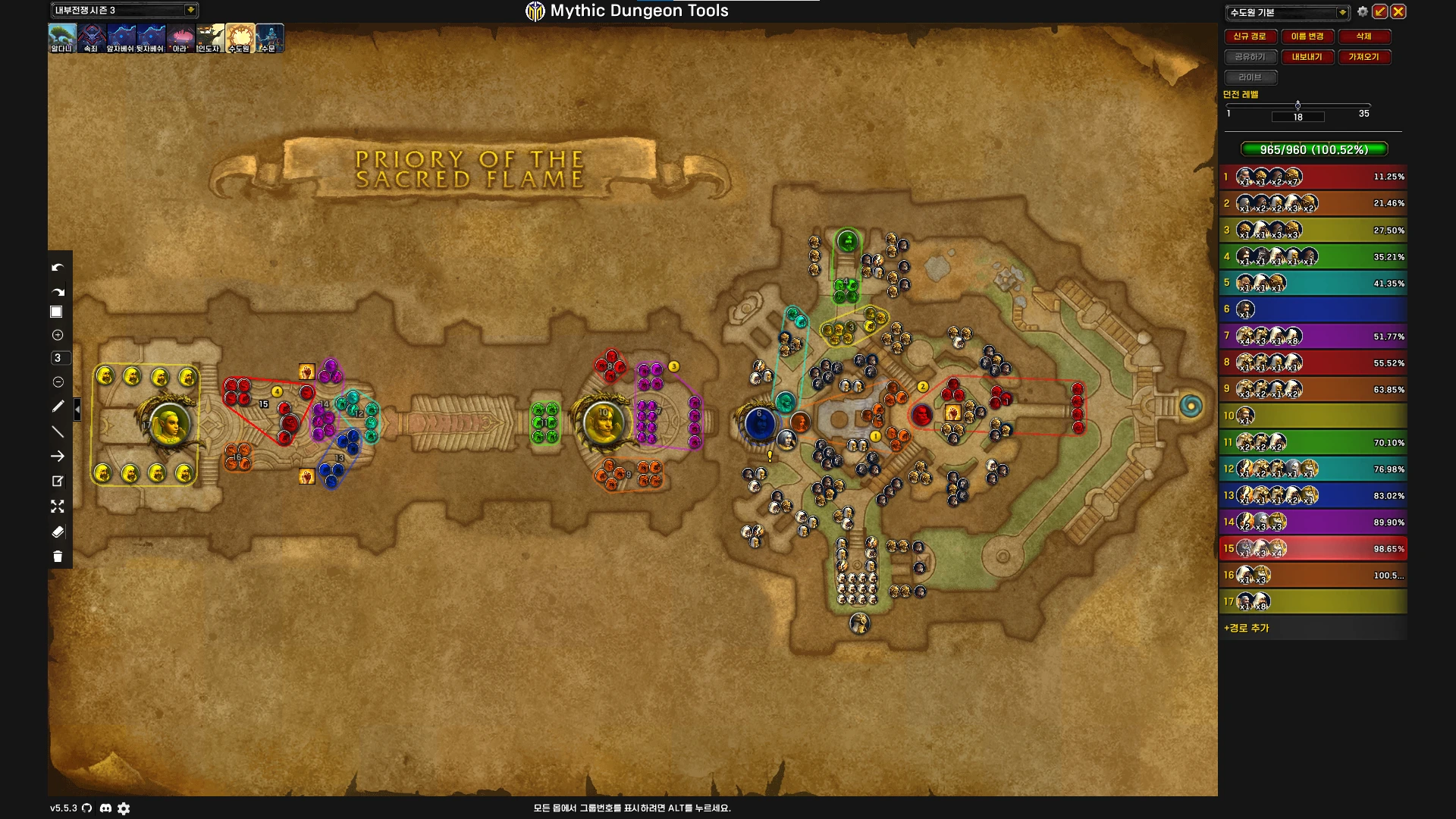Click the 신규 경로 new route button

1250,36
